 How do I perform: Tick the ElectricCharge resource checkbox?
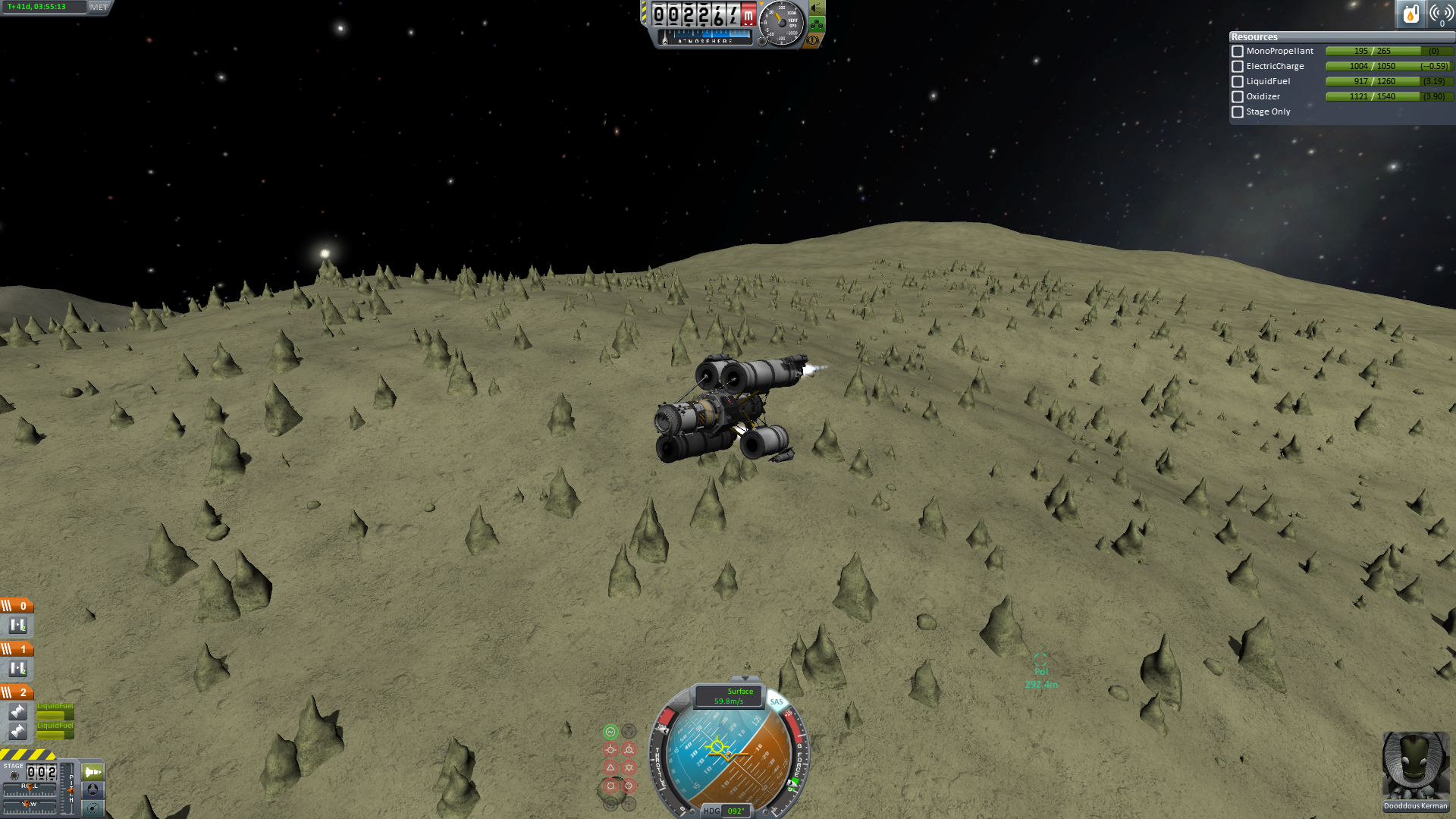tap(1238, 67)
